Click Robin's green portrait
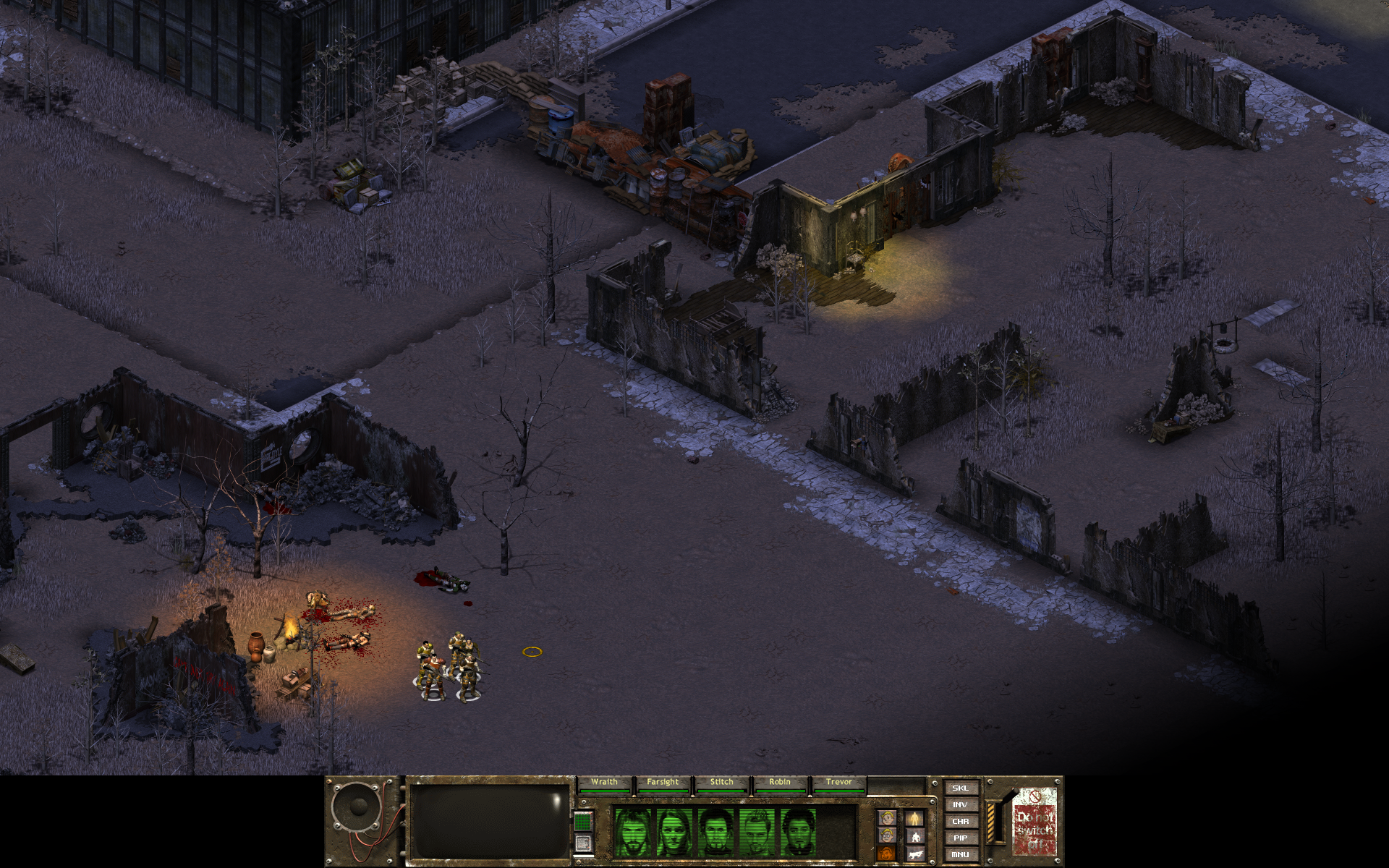This screenshot has width=1389, height=868. tap(757, 832)
